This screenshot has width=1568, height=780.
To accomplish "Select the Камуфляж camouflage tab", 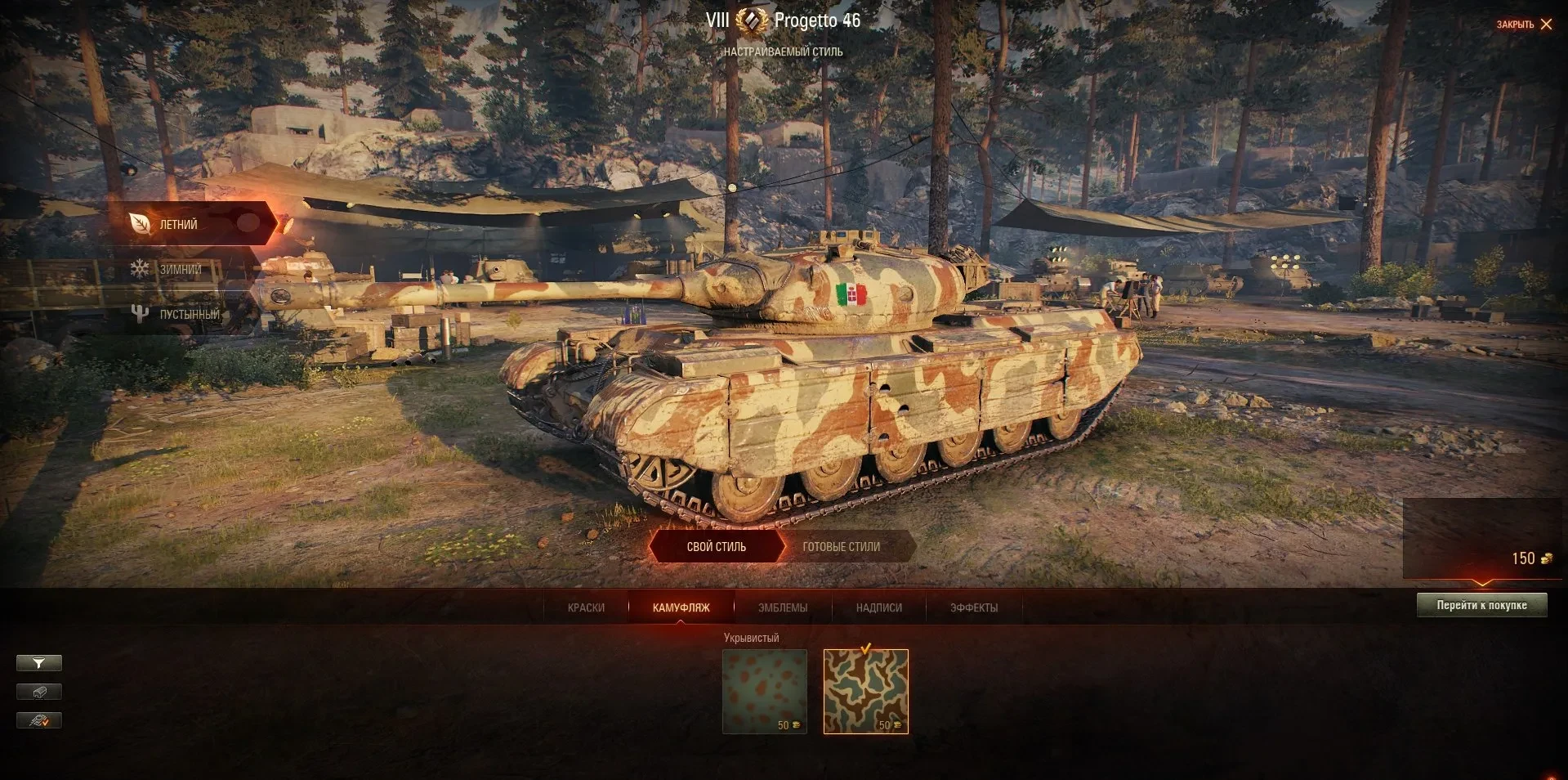I will 681,607.
